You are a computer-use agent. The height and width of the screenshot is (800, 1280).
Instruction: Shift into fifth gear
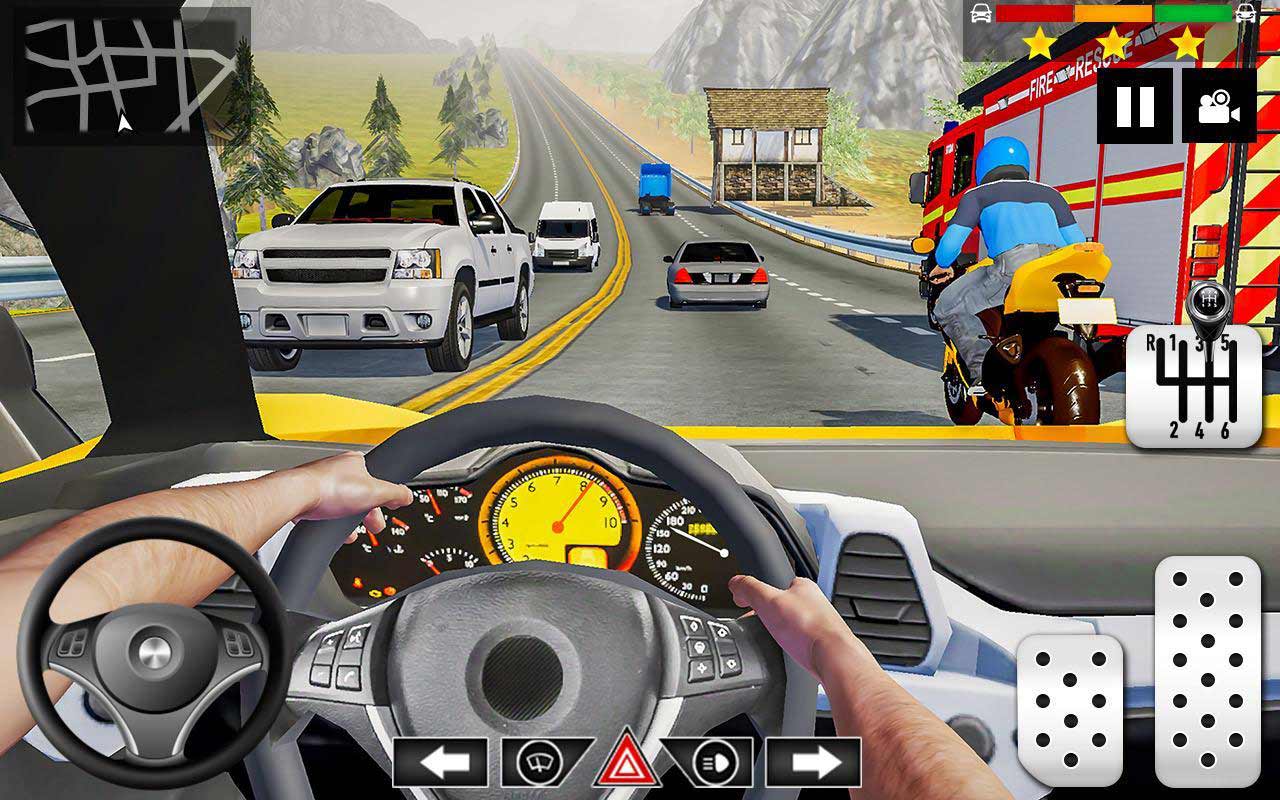pyautogui.click(x=1225, y=342)
